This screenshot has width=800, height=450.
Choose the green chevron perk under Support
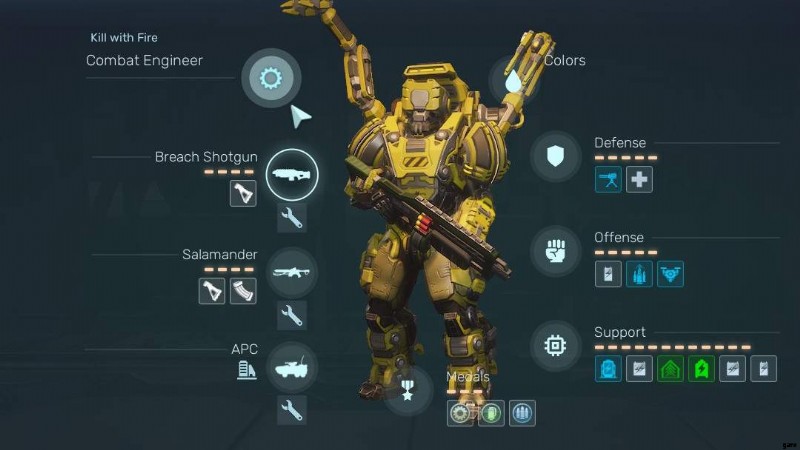(x=670, y=369)
